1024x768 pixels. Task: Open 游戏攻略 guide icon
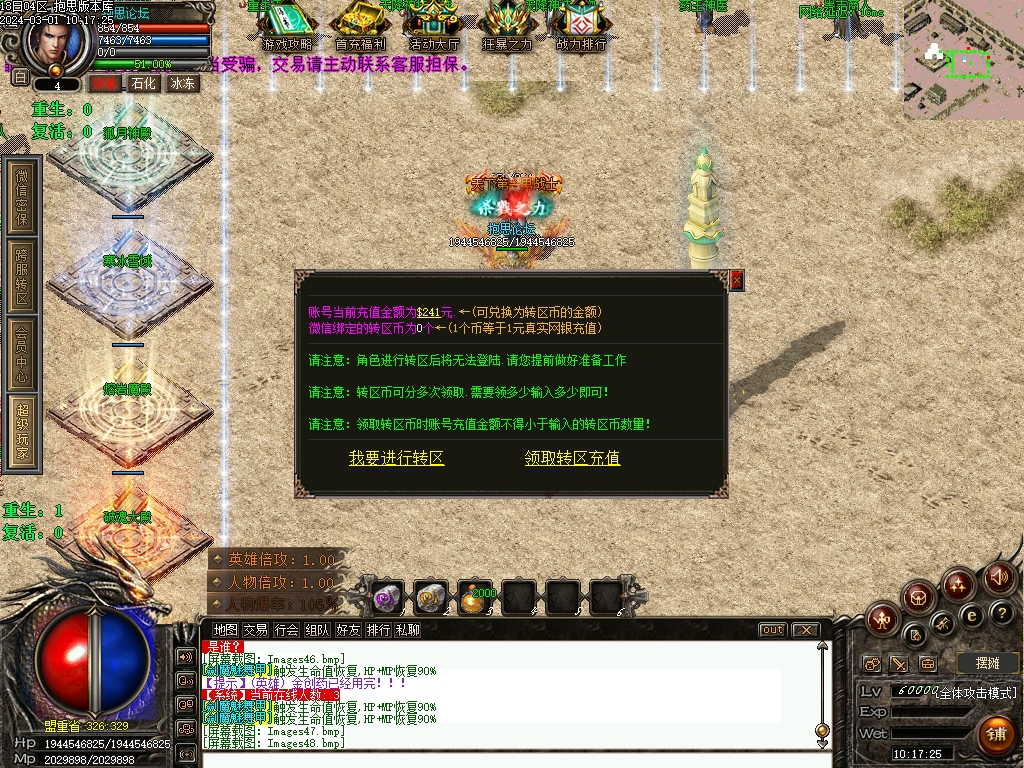[287, 27]
